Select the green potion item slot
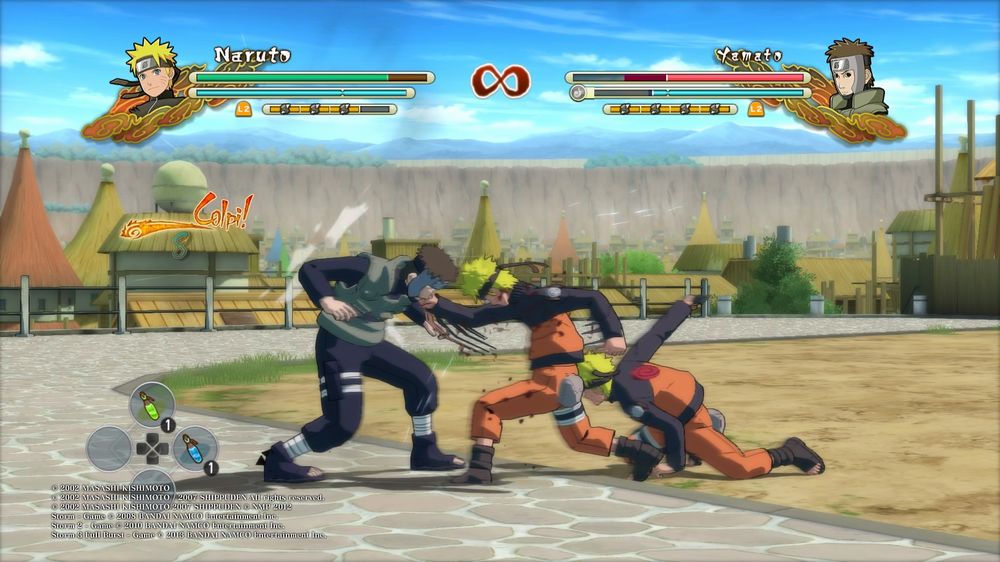The height and width of the screenshot is (562, 1000). (151, 404)
